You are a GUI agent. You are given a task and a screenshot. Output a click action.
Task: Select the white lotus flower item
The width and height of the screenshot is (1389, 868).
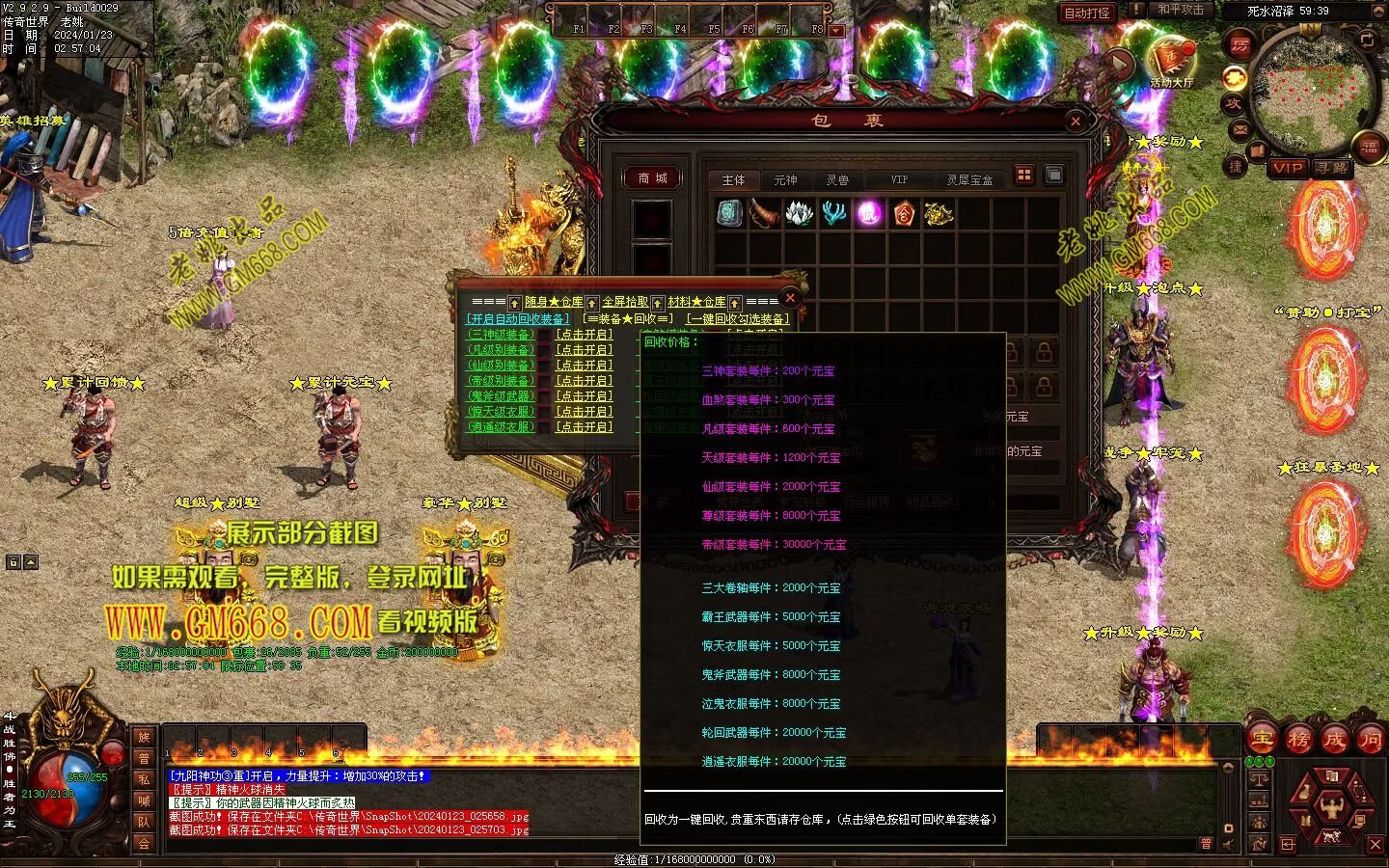click(x=799, y=213)
